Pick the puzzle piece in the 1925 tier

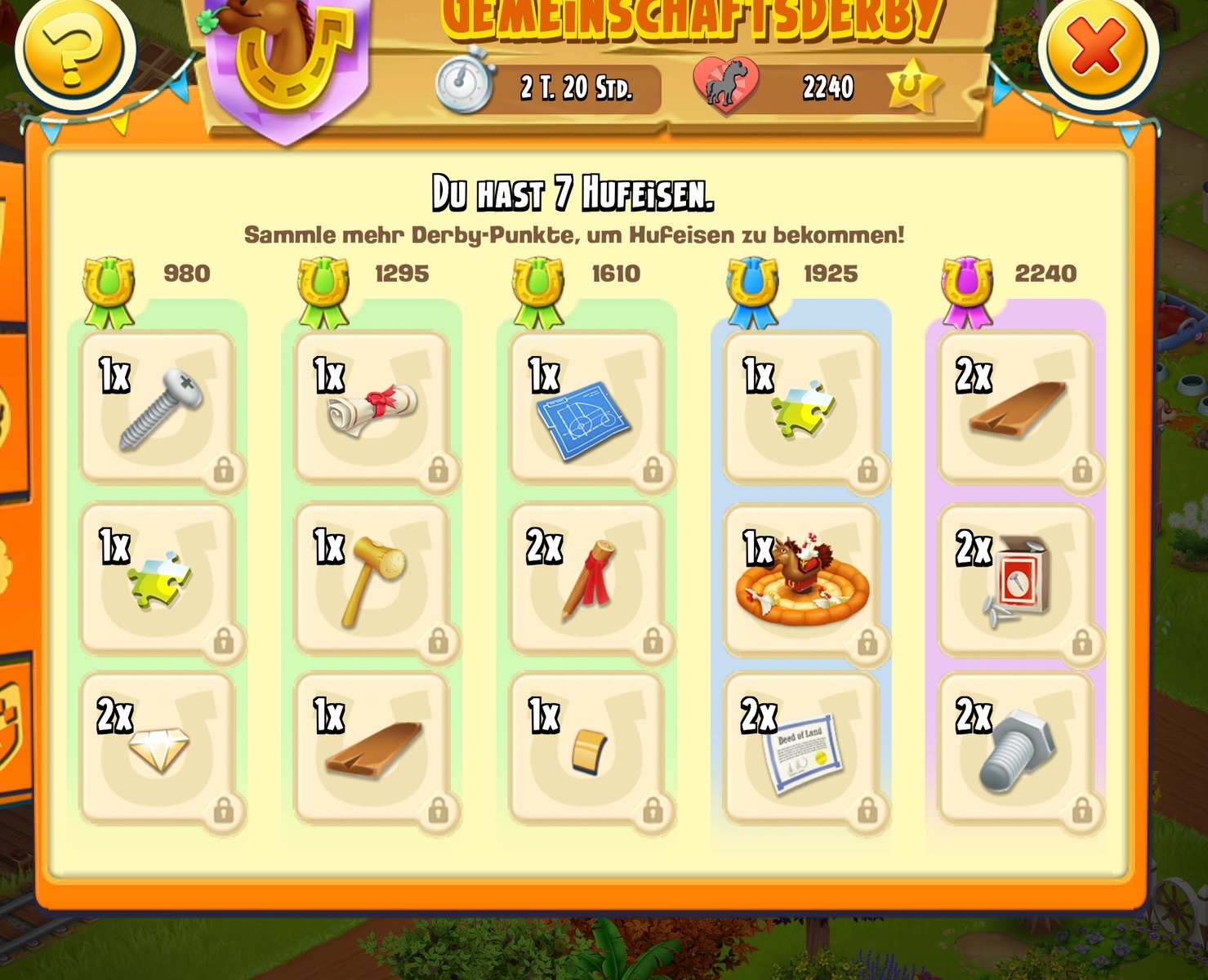(802, 408)
